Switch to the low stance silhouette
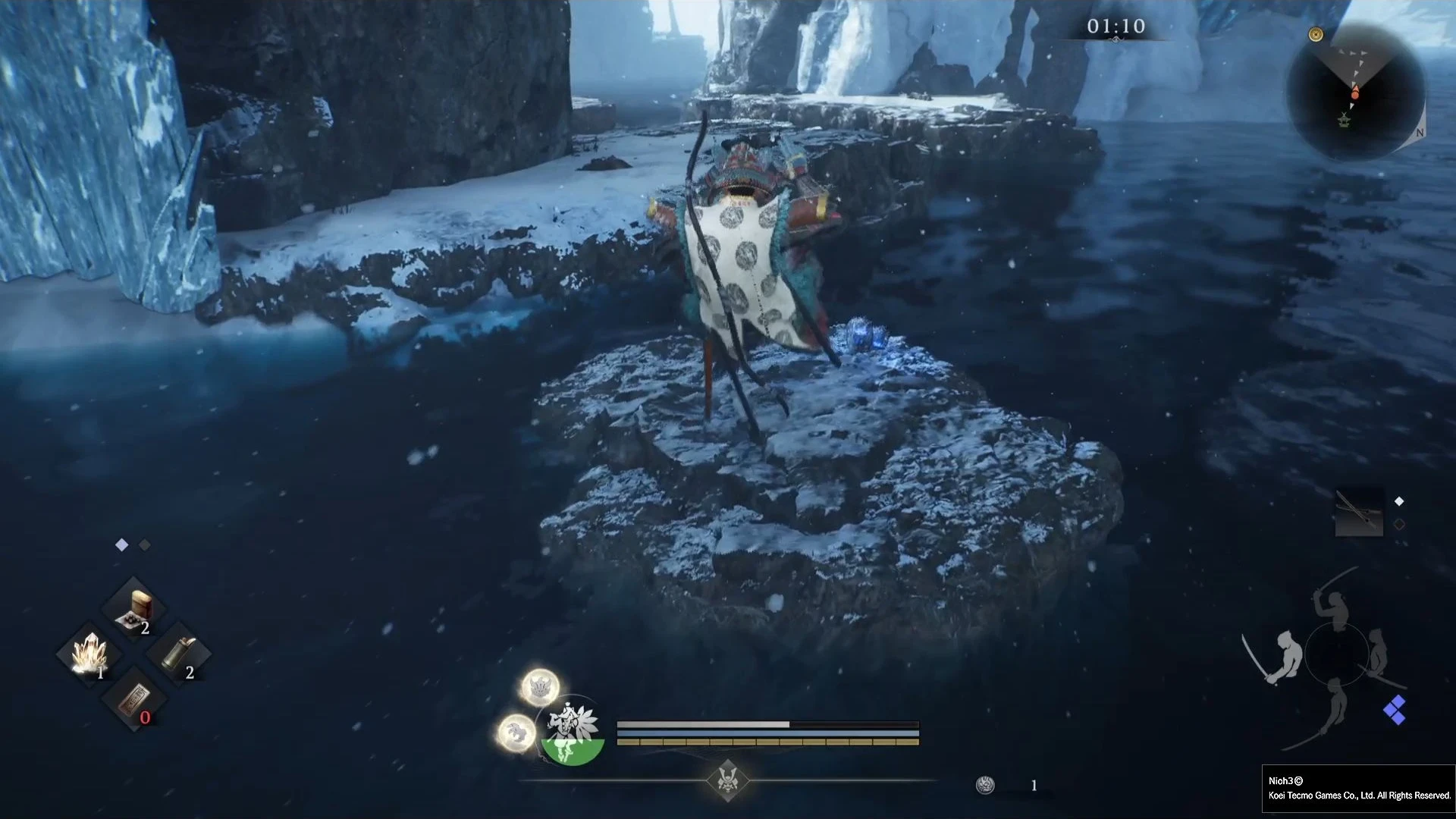The width and height of the screenshot is (1456, 819). 1331,709
